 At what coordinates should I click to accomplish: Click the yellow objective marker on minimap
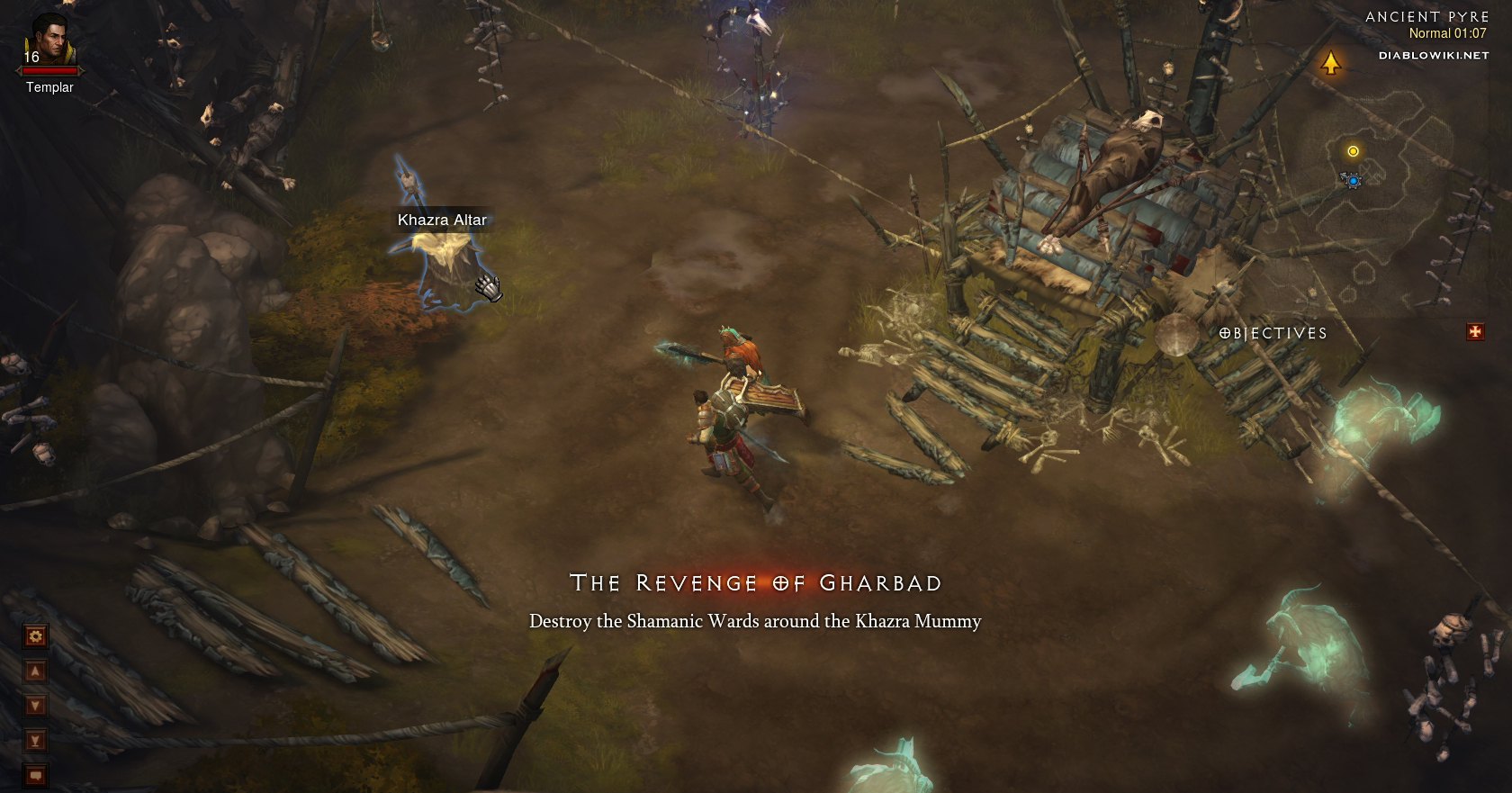click(x=1353, y=151)
